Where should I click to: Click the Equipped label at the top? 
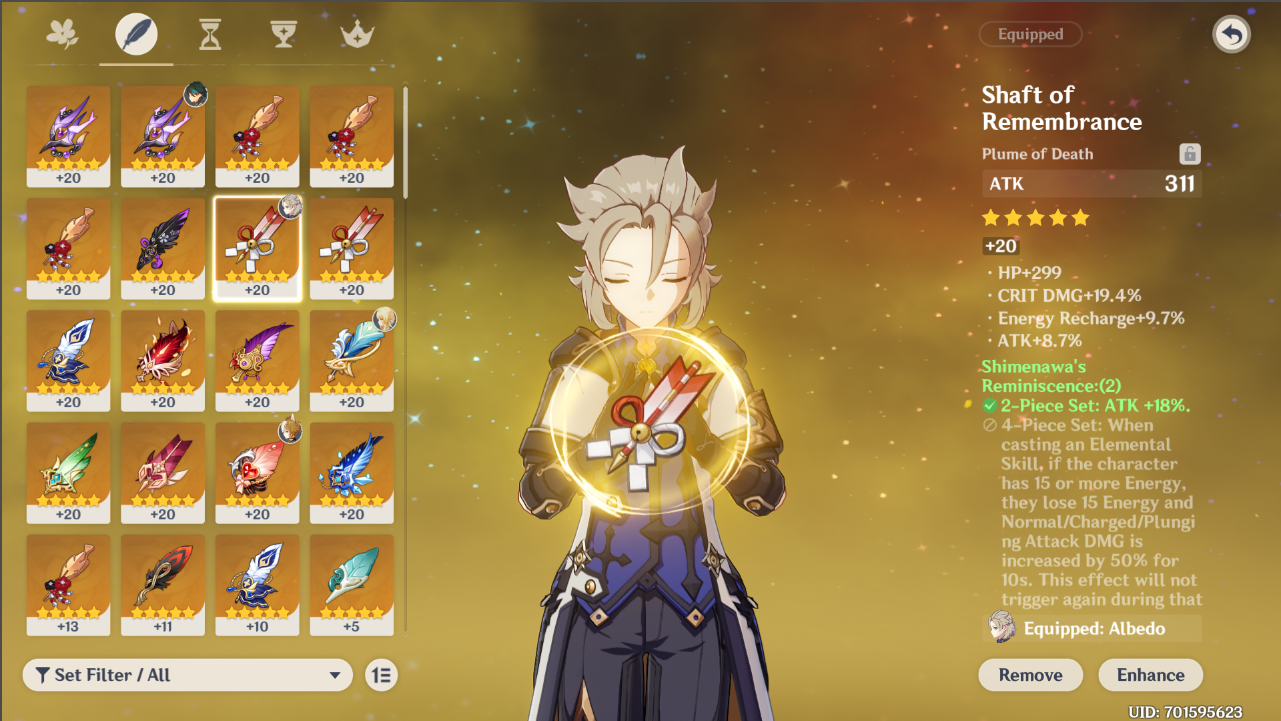coord(1030,33)
